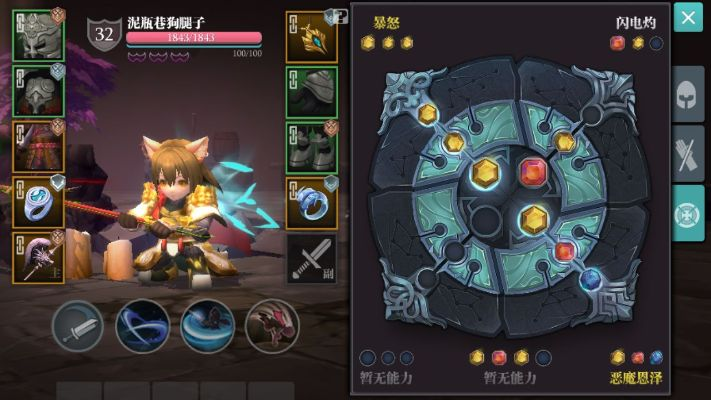Open the crossed weapons tab
This screenshot has width=711, height=400.
(687, 154)
